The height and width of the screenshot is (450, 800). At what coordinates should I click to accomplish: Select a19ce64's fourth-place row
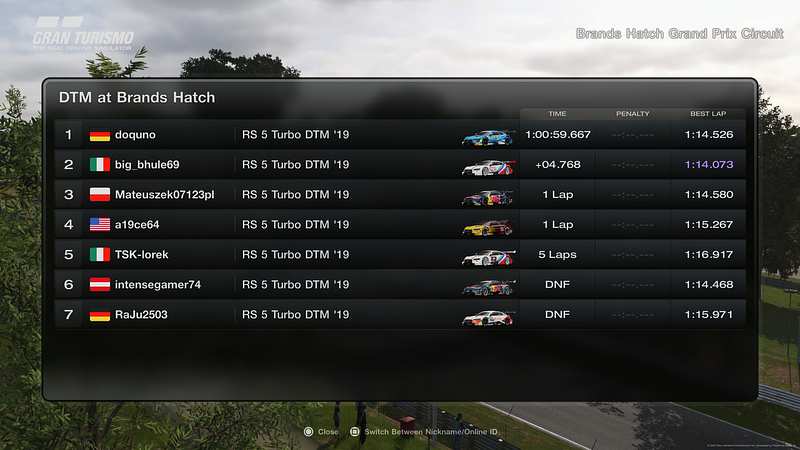pos(400,225)
